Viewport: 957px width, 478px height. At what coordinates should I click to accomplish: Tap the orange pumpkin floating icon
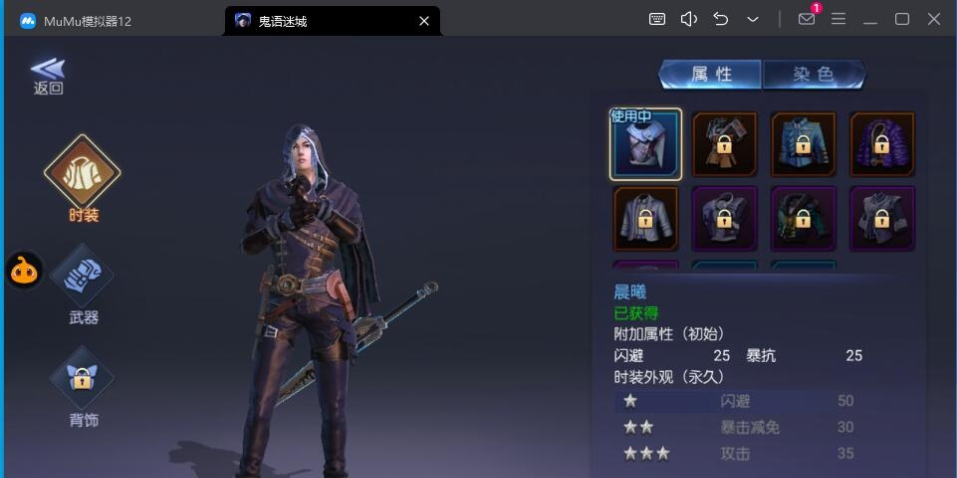(24, 271)
